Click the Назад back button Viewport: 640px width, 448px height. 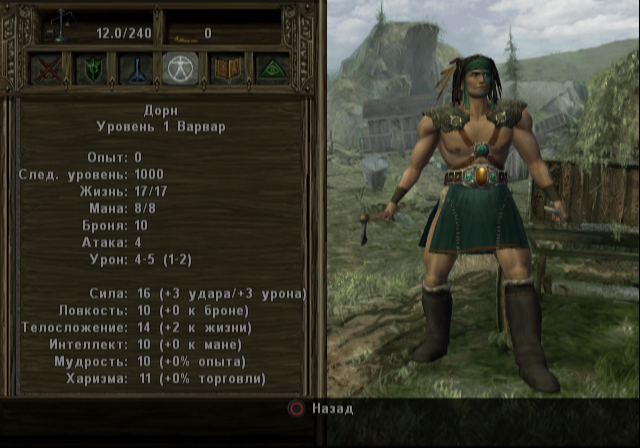click(x=320, y=409)
